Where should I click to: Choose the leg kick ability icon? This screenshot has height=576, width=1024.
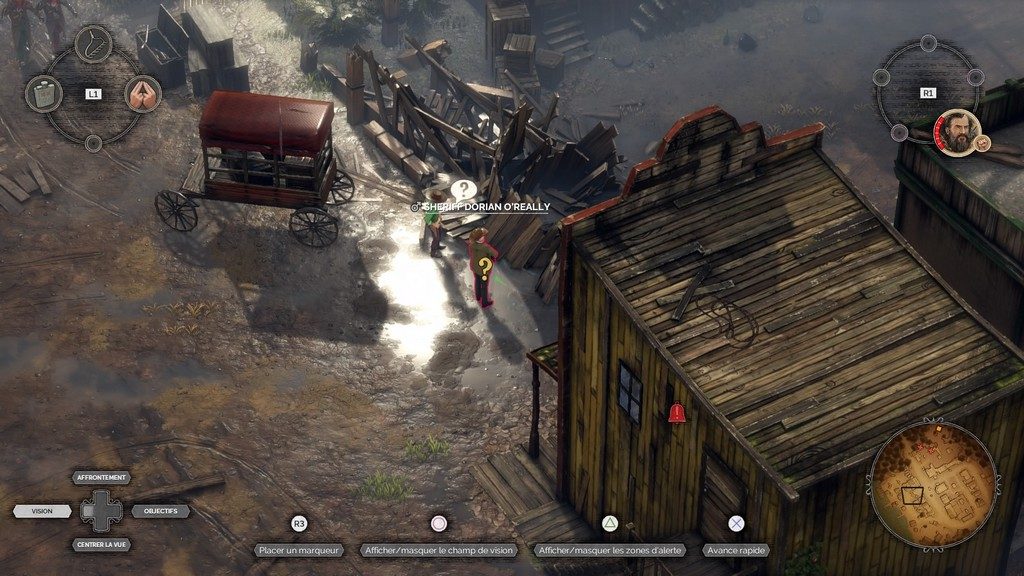pyautogui.click(x=93, y=44)
